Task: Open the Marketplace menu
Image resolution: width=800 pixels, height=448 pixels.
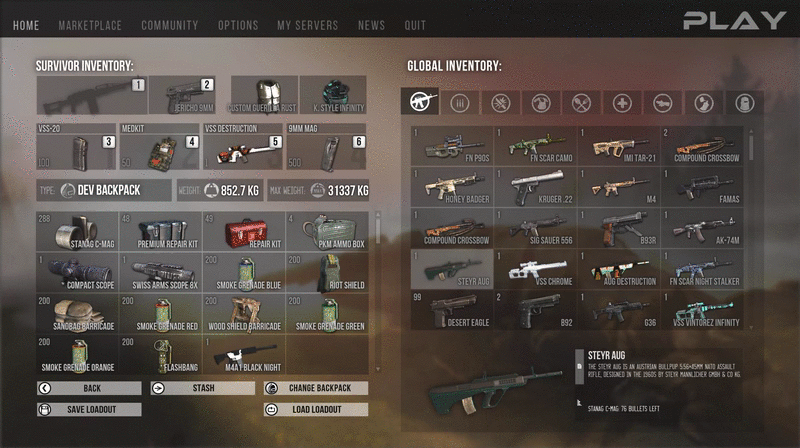Action: tap(91, 25)
